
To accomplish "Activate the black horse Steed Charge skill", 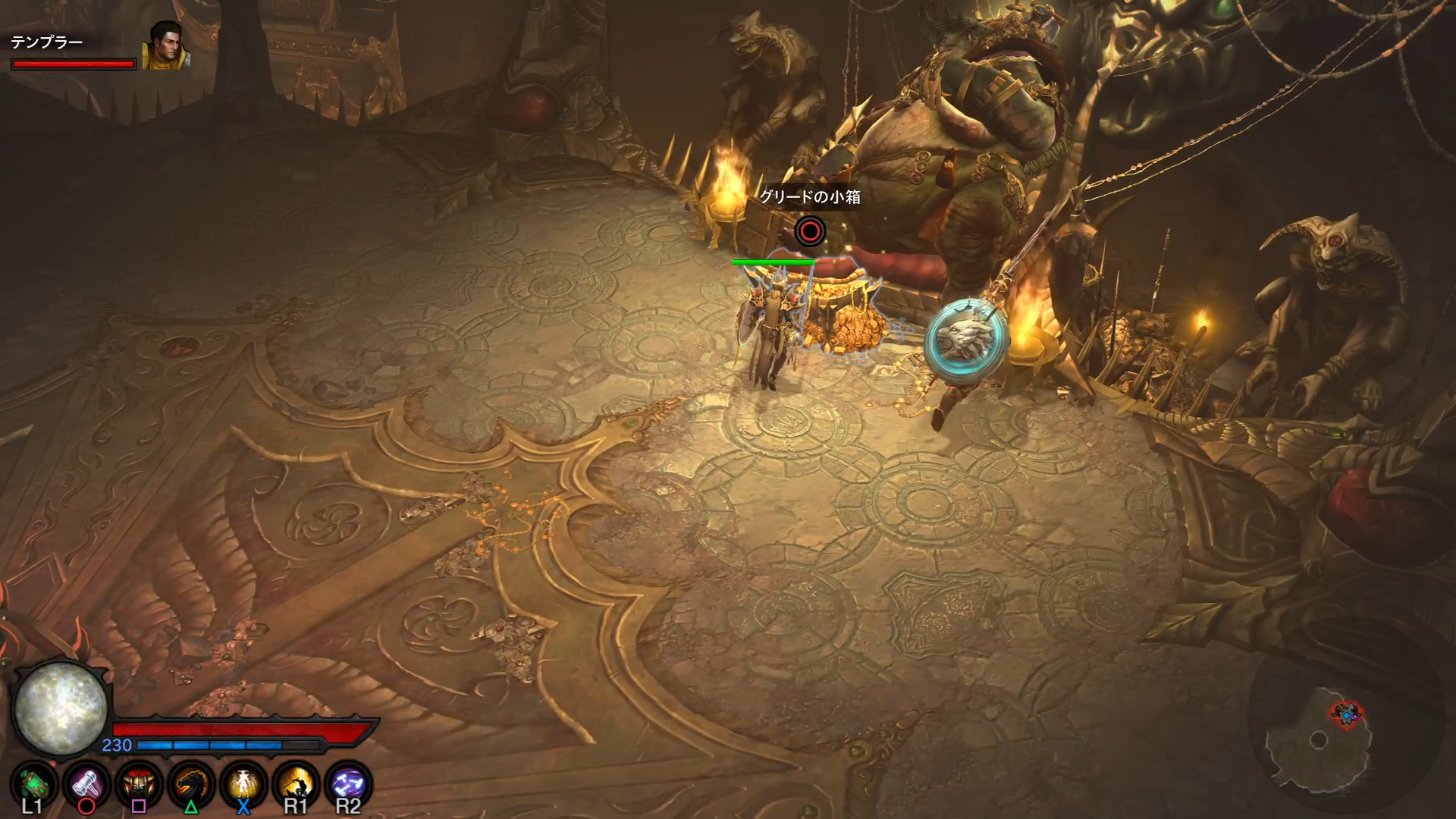I will 191,783.
